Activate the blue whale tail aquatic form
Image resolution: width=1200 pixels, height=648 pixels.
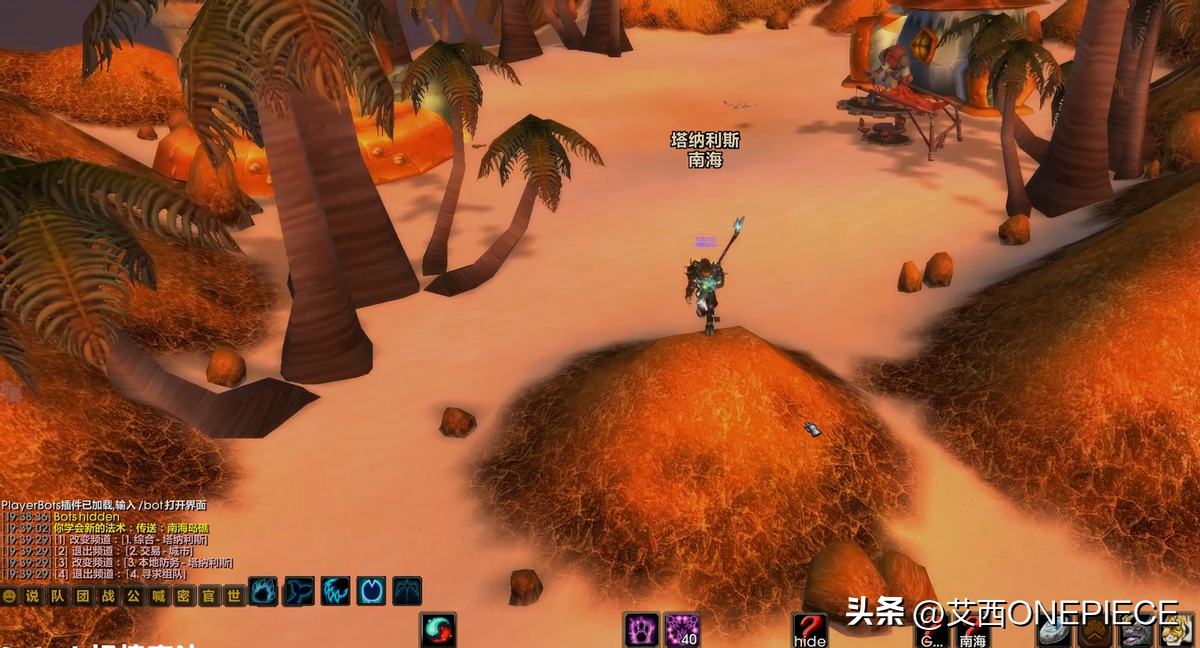point(299,591)
